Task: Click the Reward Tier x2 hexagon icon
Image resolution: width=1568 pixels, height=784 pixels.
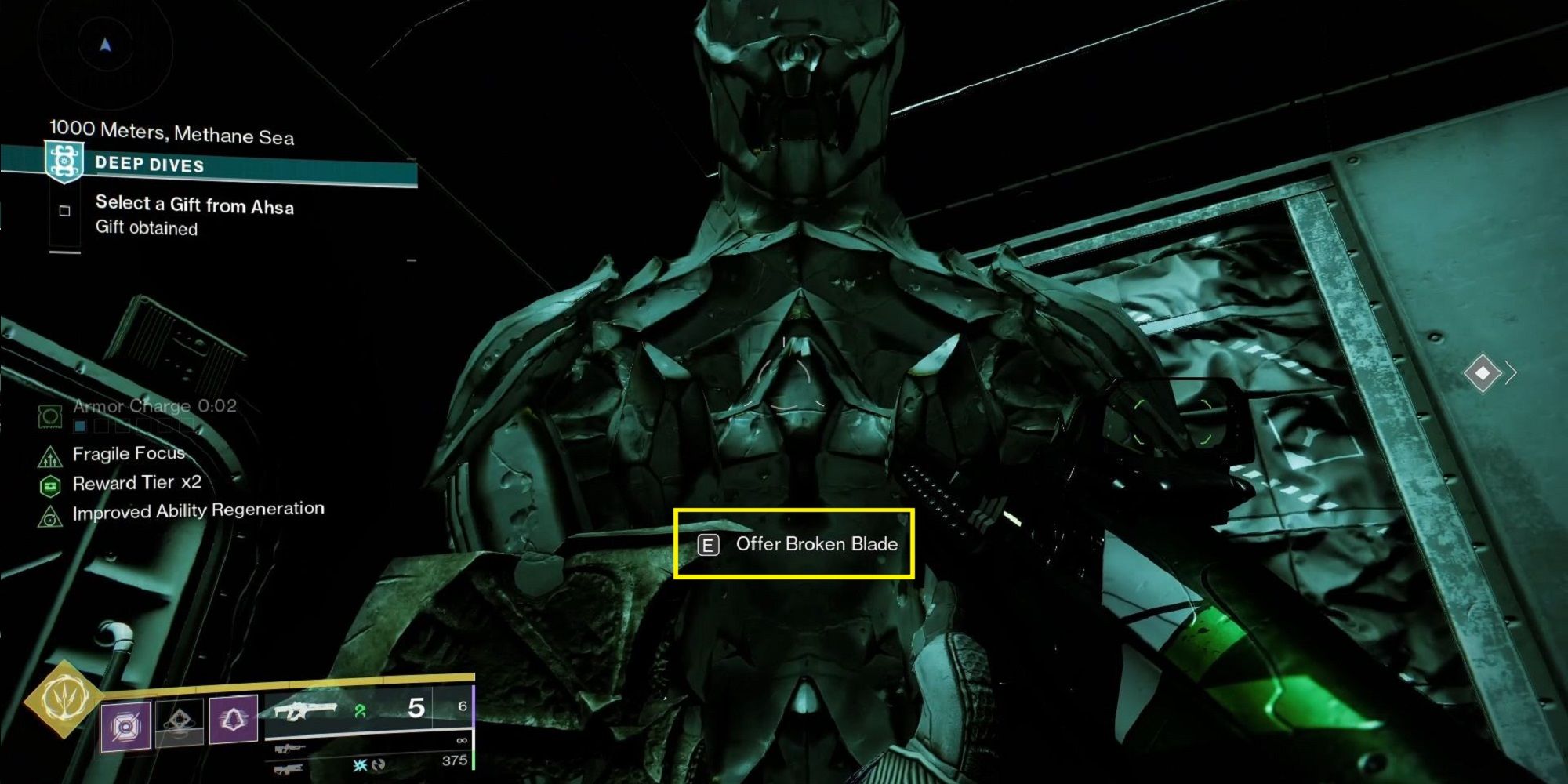Action: 50,486
